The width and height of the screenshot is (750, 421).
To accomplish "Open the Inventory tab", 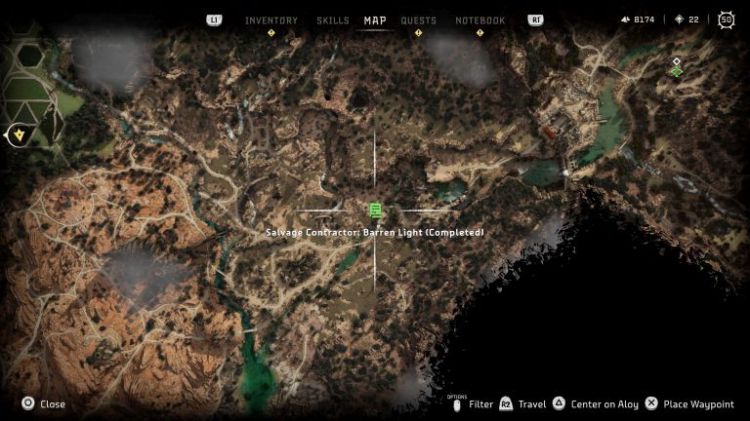I will (270, 20).
